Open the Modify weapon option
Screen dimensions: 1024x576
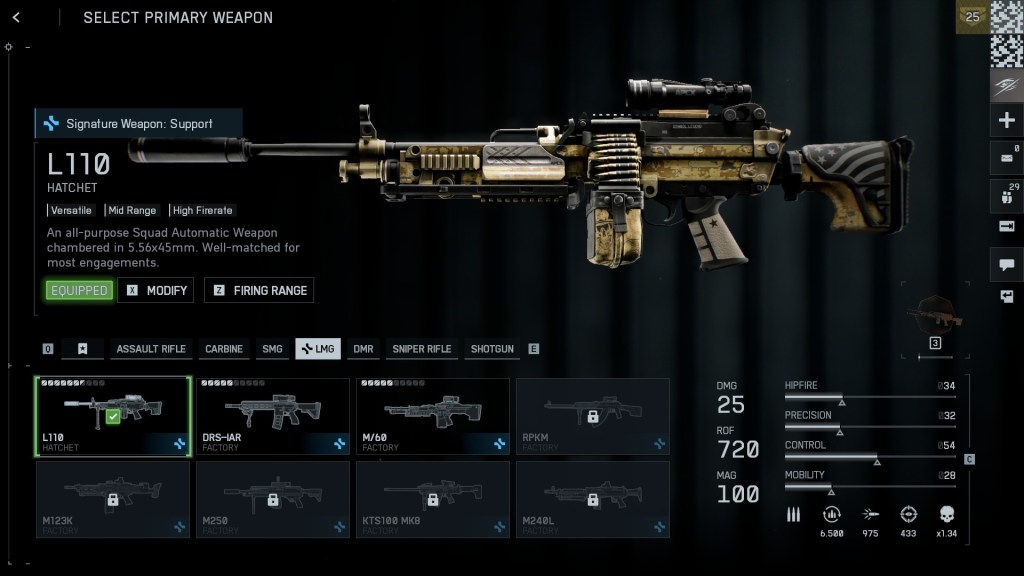[x=156, y=290]
